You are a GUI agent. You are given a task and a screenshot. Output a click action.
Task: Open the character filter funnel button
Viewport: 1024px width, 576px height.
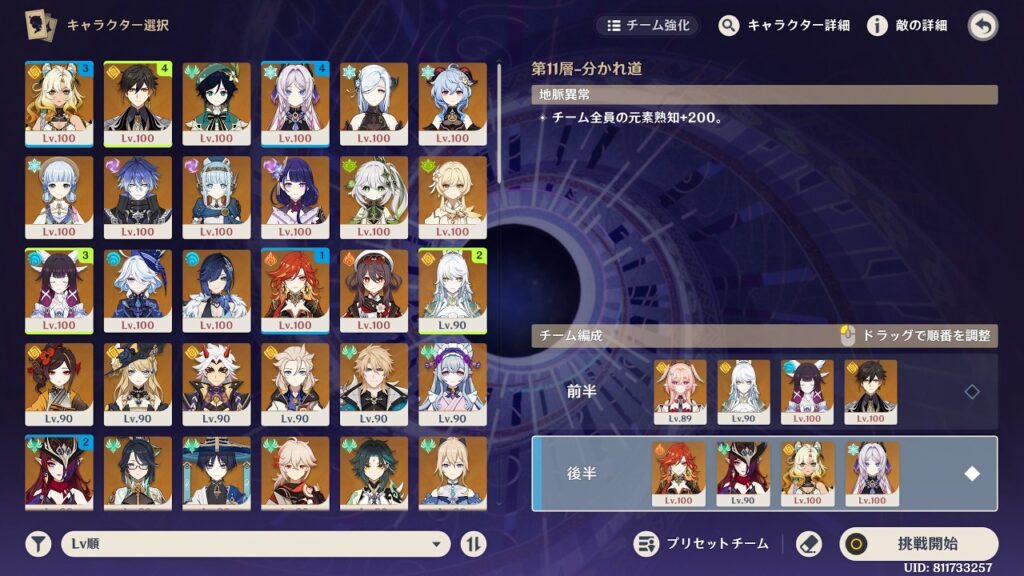38,544
